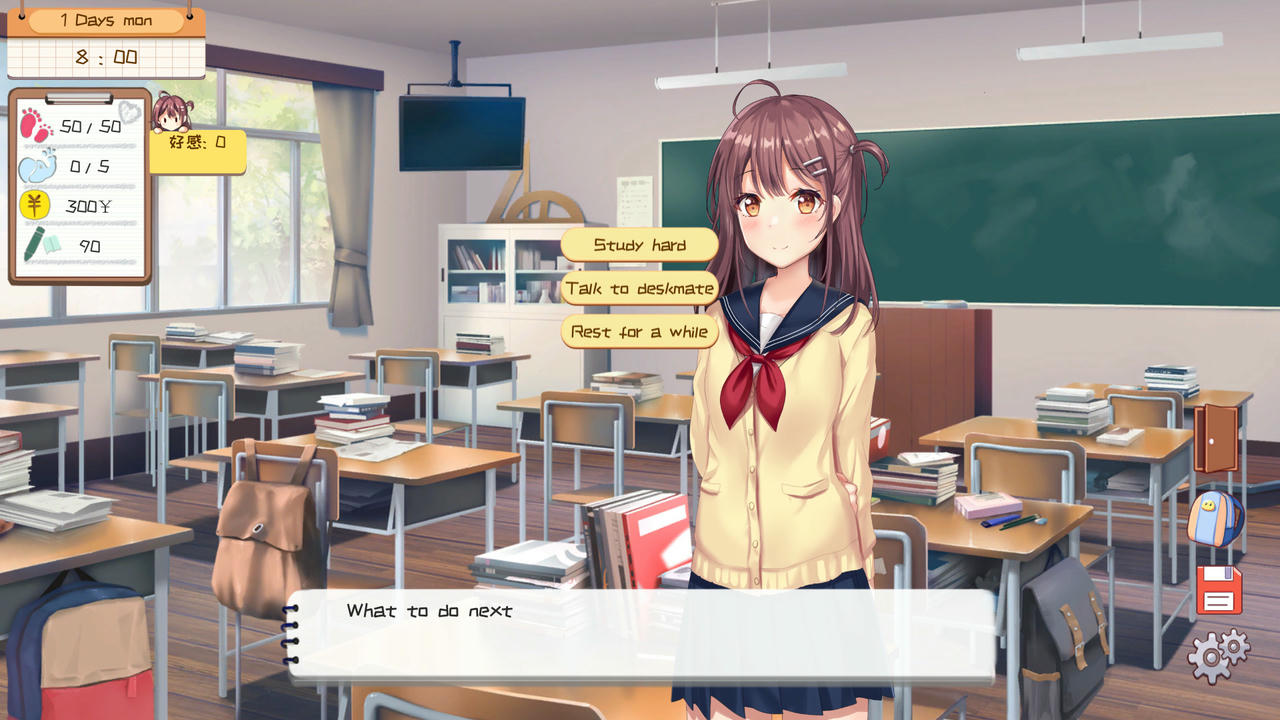Select Talk to deskmate
Image resolution: width=1280 pixels, height=720 pixels.
coord(639,288)
